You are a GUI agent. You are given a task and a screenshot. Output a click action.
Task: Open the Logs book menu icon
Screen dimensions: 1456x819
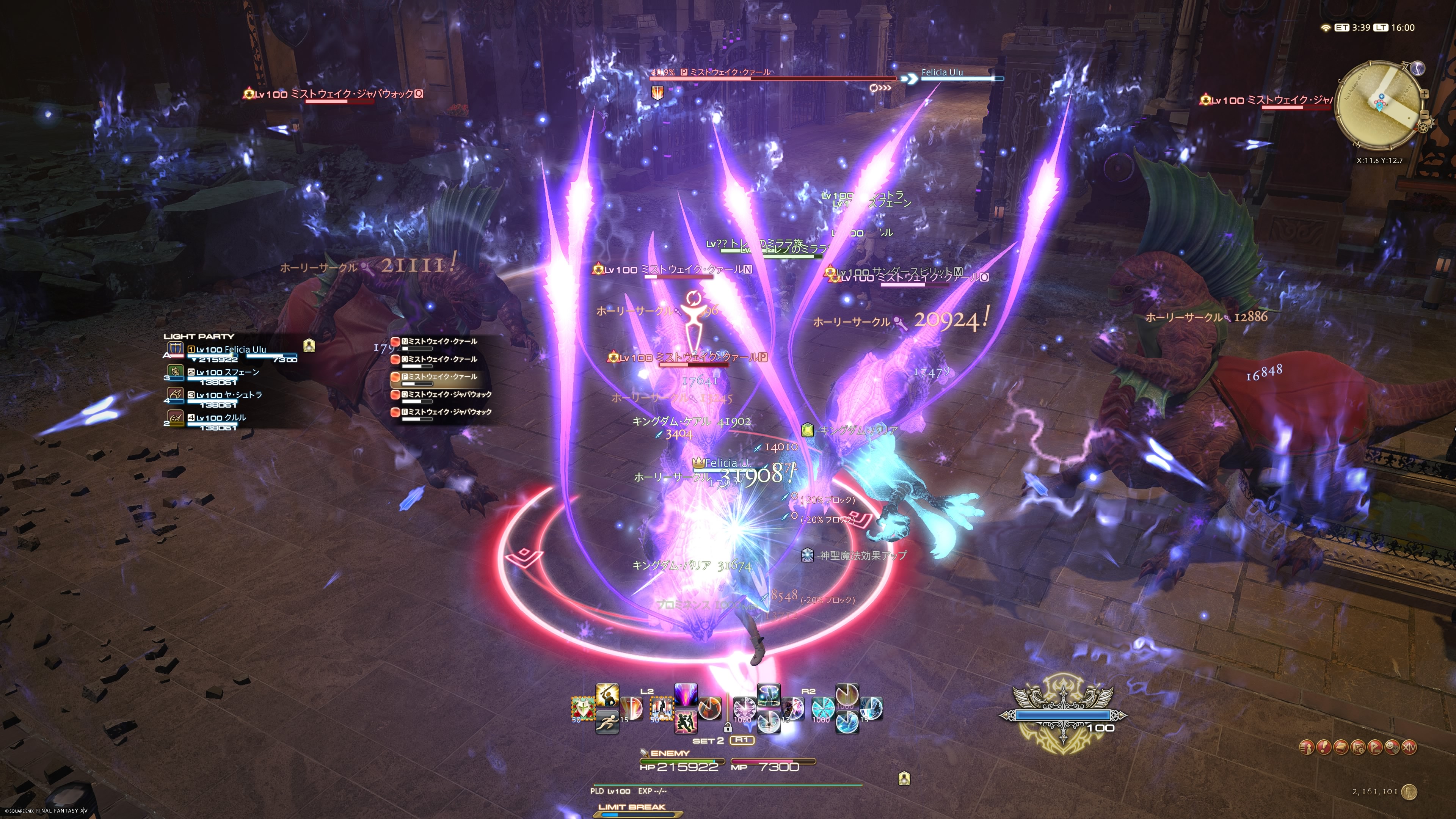pyautogui.click(x=1341, y=747)
